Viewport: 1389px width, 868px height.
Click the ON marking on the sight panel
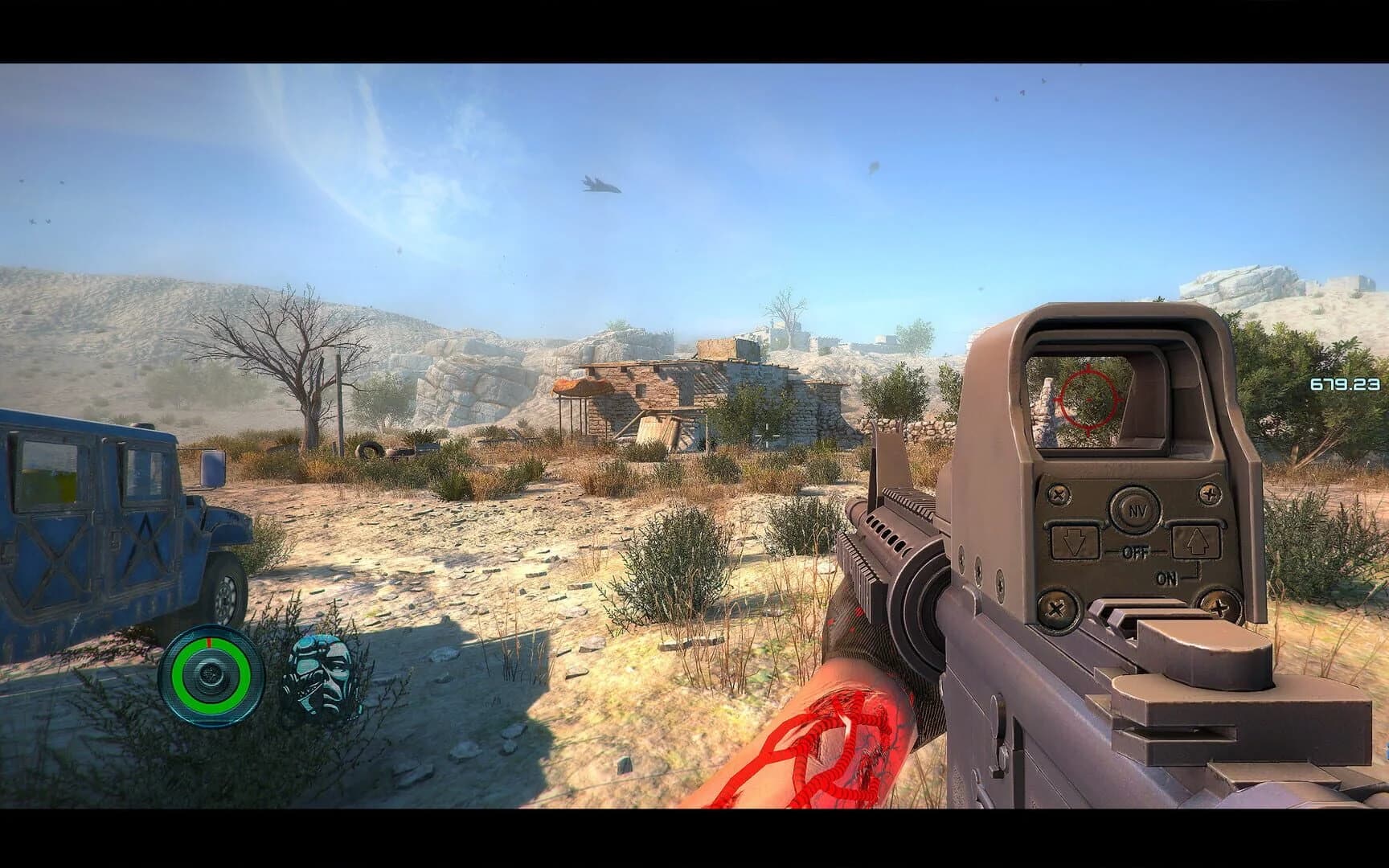tap(1167, 577)
